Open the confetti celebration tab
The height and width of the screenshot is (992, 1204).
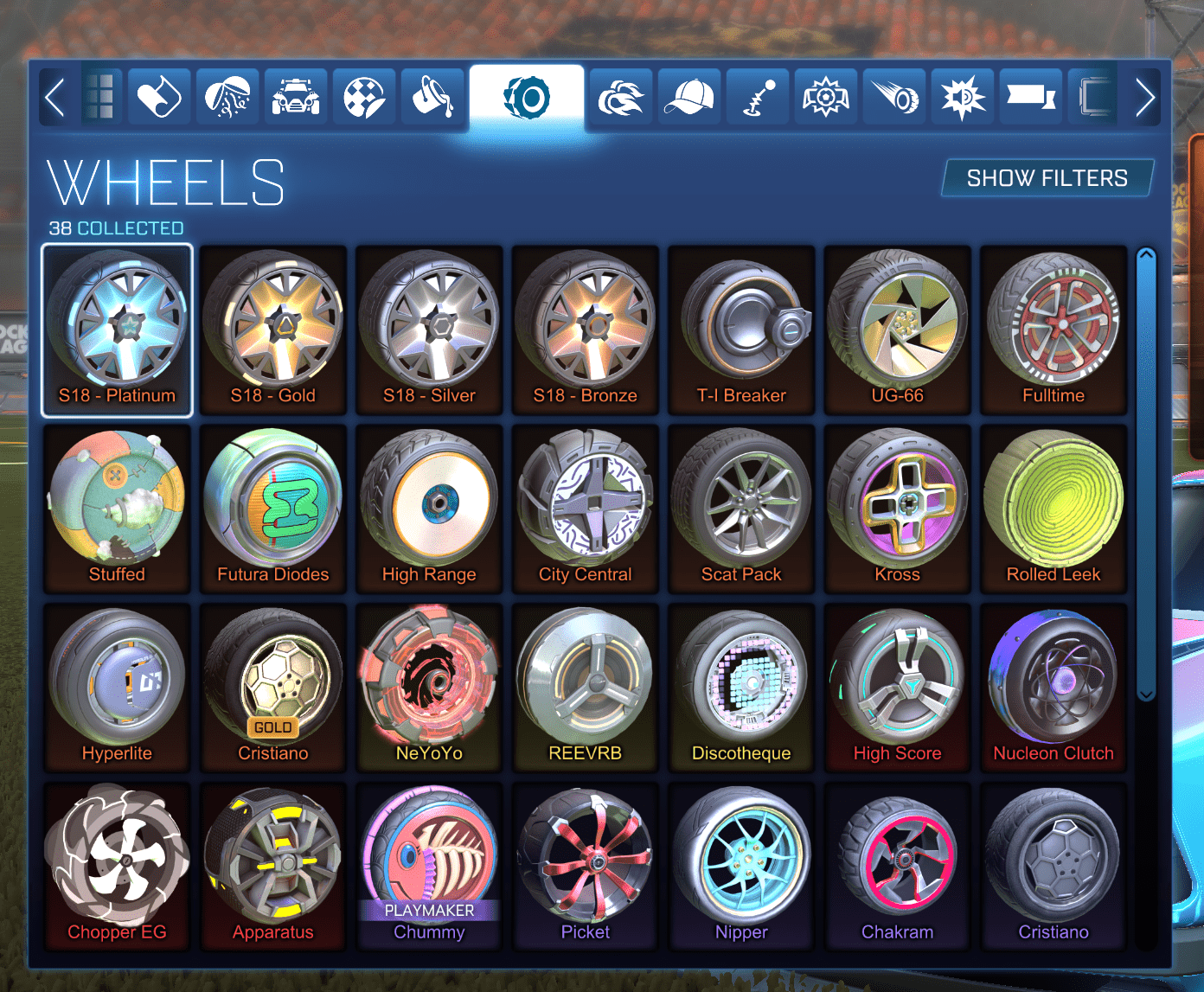[227, 96]
